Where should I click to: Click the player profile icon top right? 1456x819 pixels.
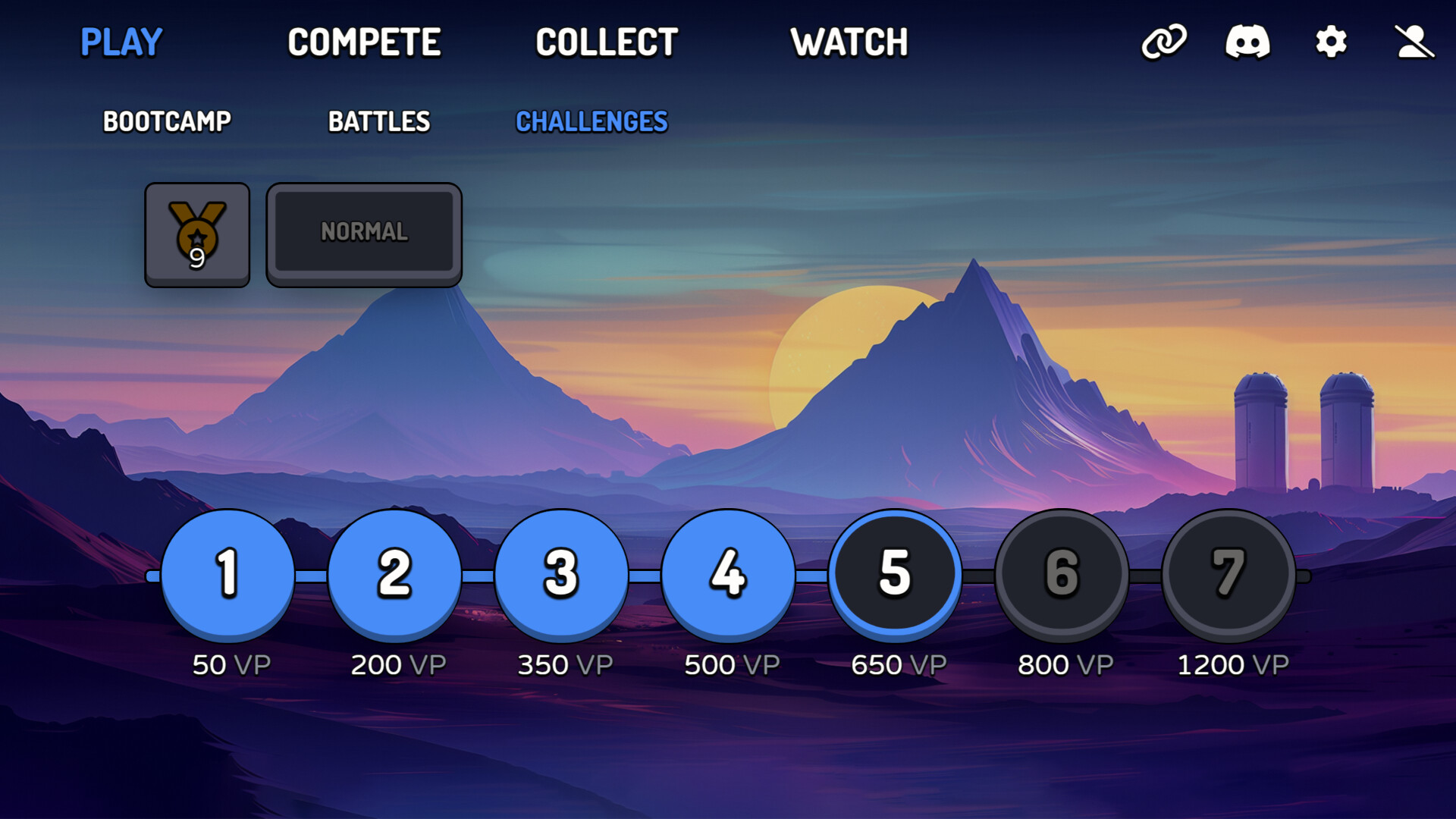point(1415,43)
